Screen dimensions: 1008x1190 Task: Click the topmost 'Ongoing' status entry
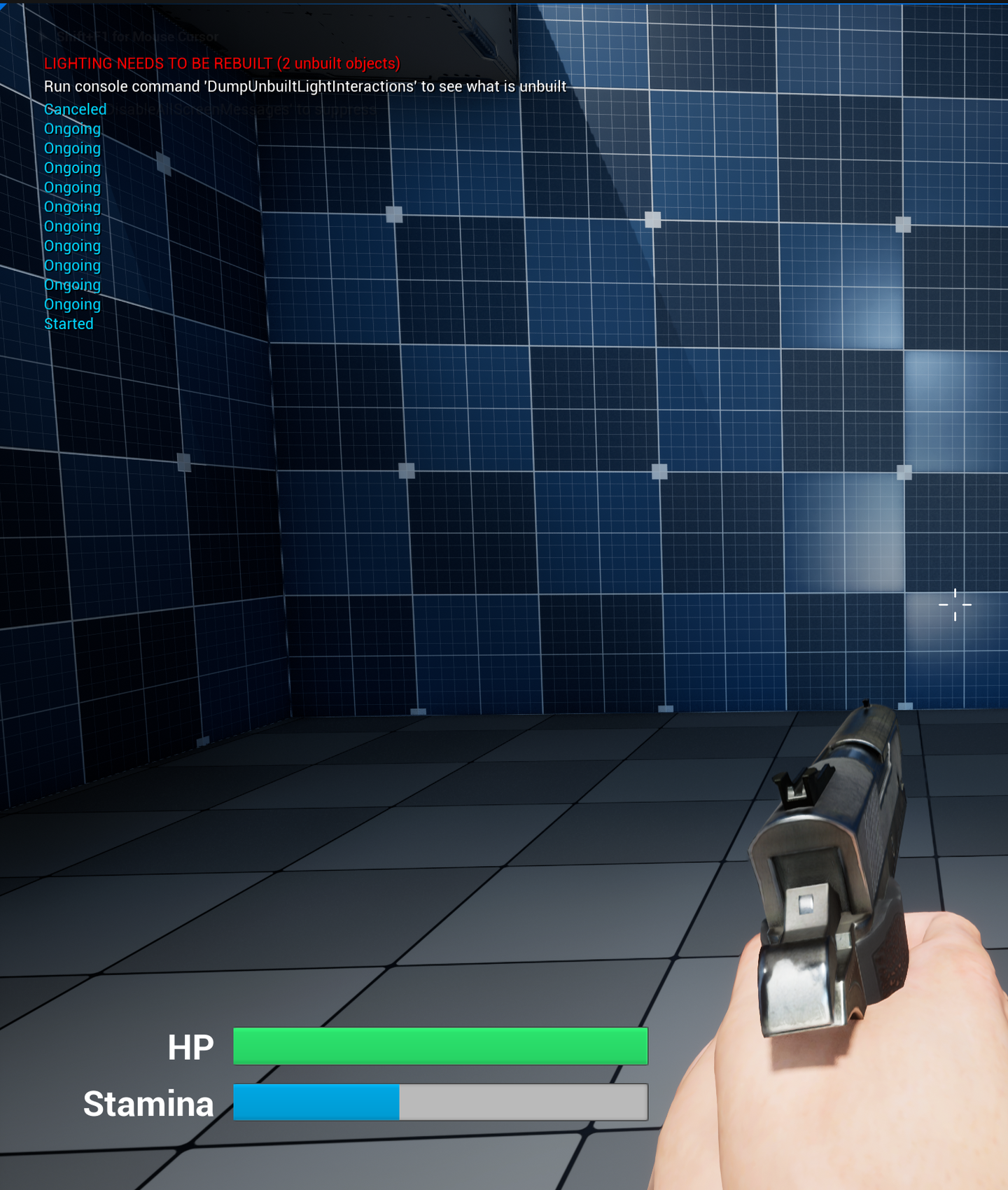(x=72, y=129)
